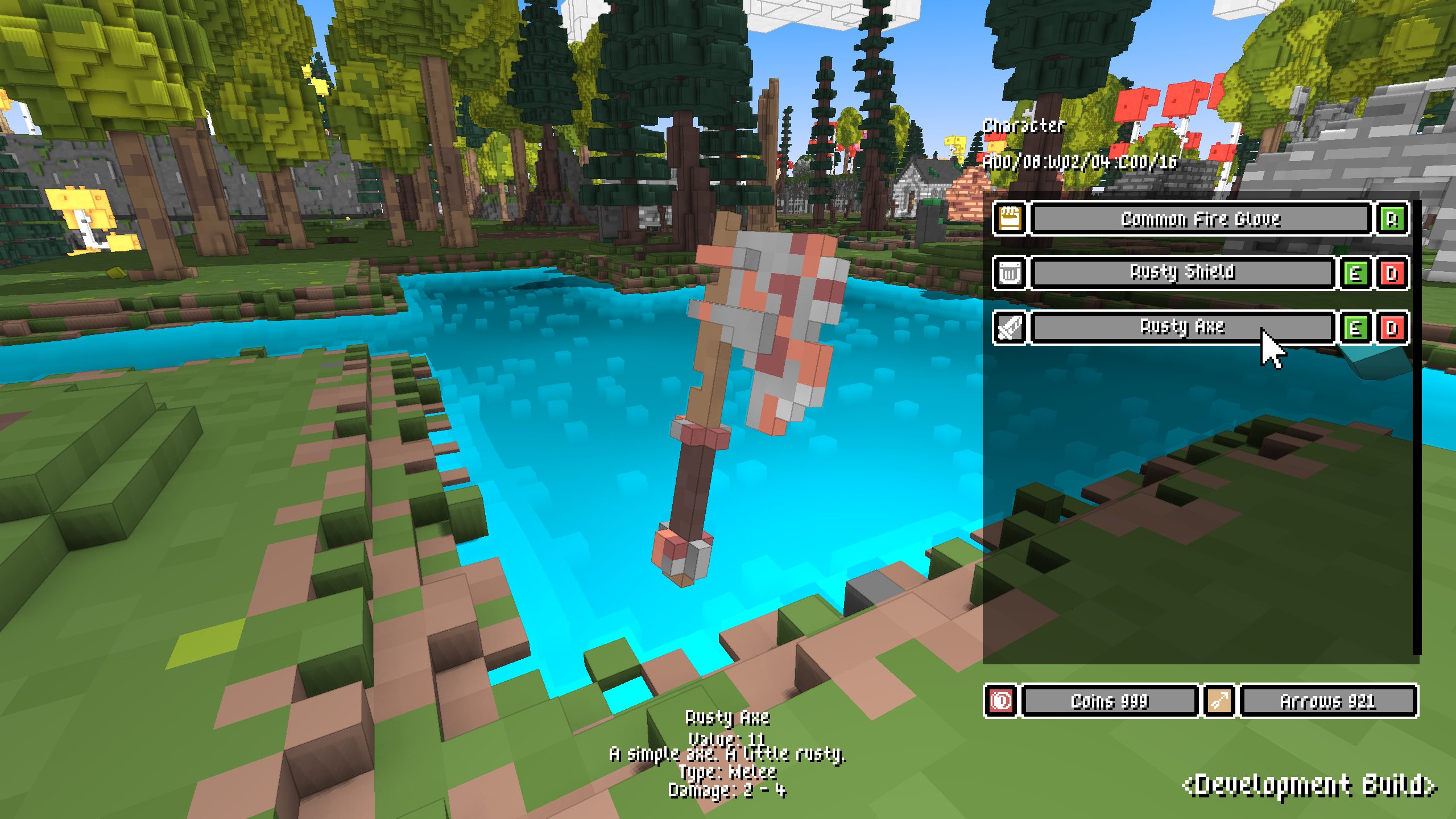
Task: Click the green E button for Rusty Axe
Action: 1356,328
